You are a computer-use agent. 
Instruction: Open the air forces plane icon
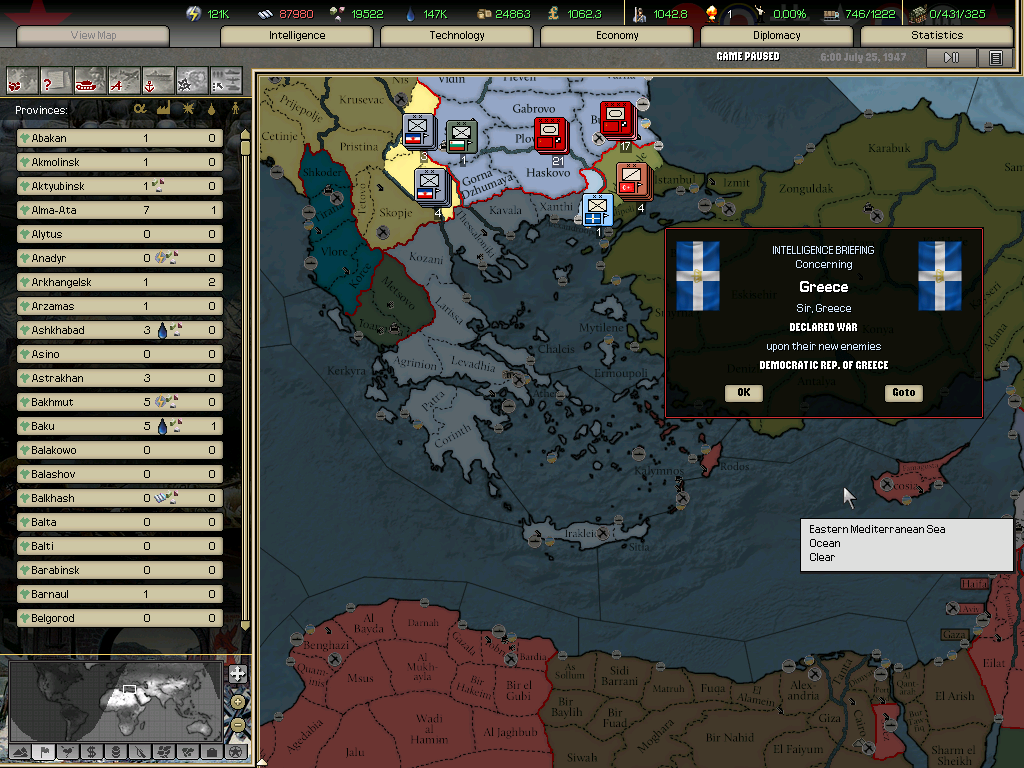pyautogui.click(x=124, y=79)
